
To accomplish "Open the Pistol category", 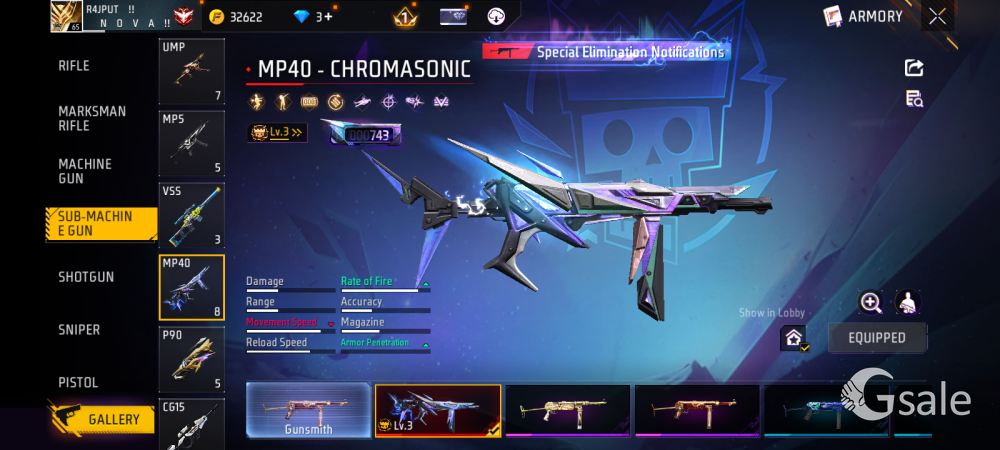I will click(x=78, y=383).
